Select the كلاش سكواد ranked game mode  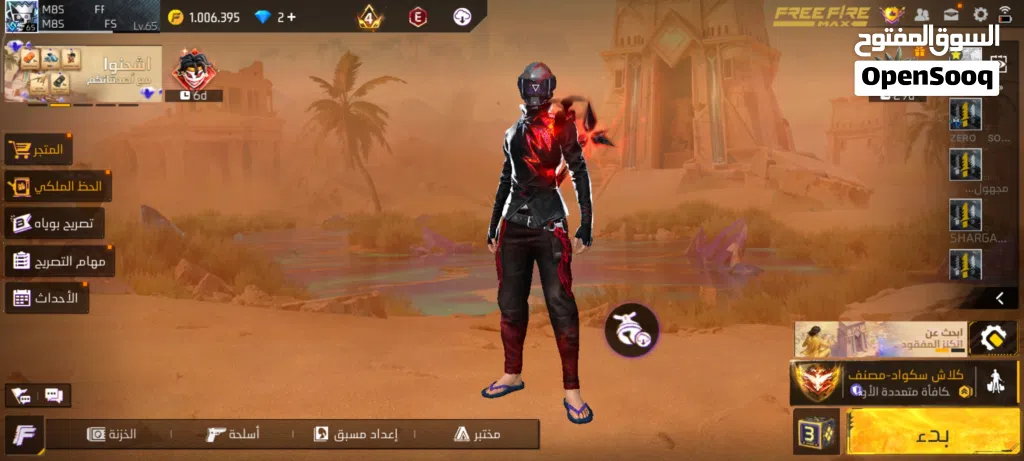coord(882,382)
